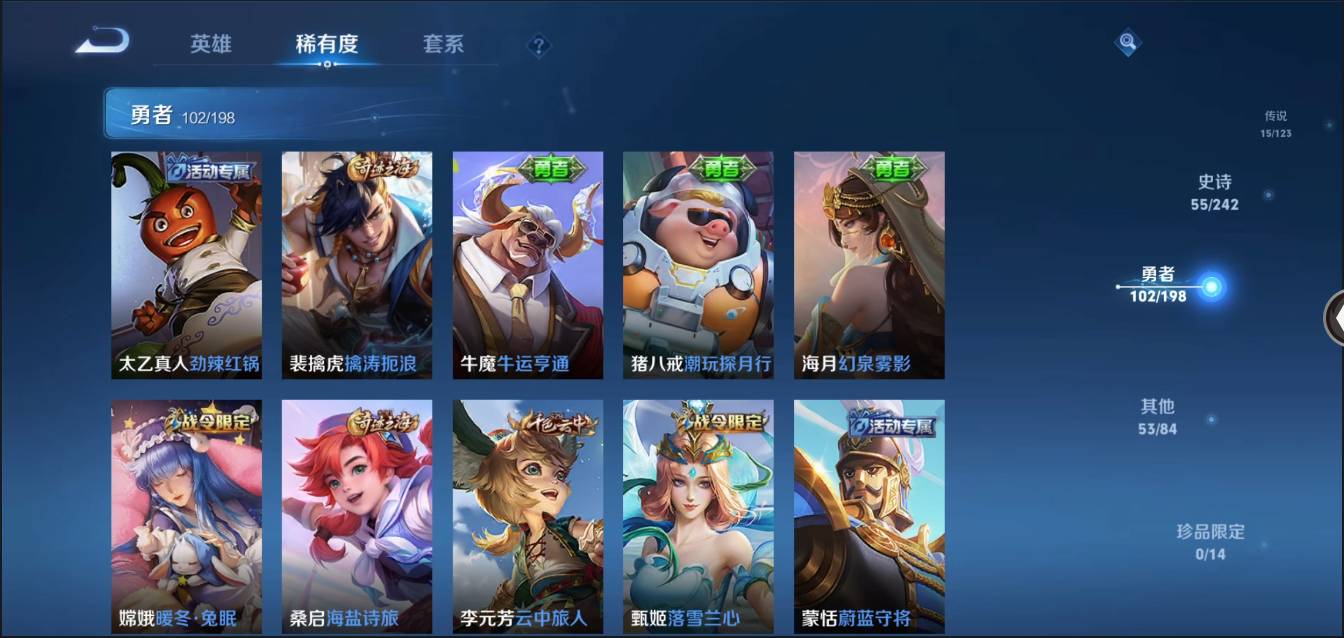Click the back arrow button
This screenshot has height=638, width=1344.
pyautogui.click(x=102, y=42)
